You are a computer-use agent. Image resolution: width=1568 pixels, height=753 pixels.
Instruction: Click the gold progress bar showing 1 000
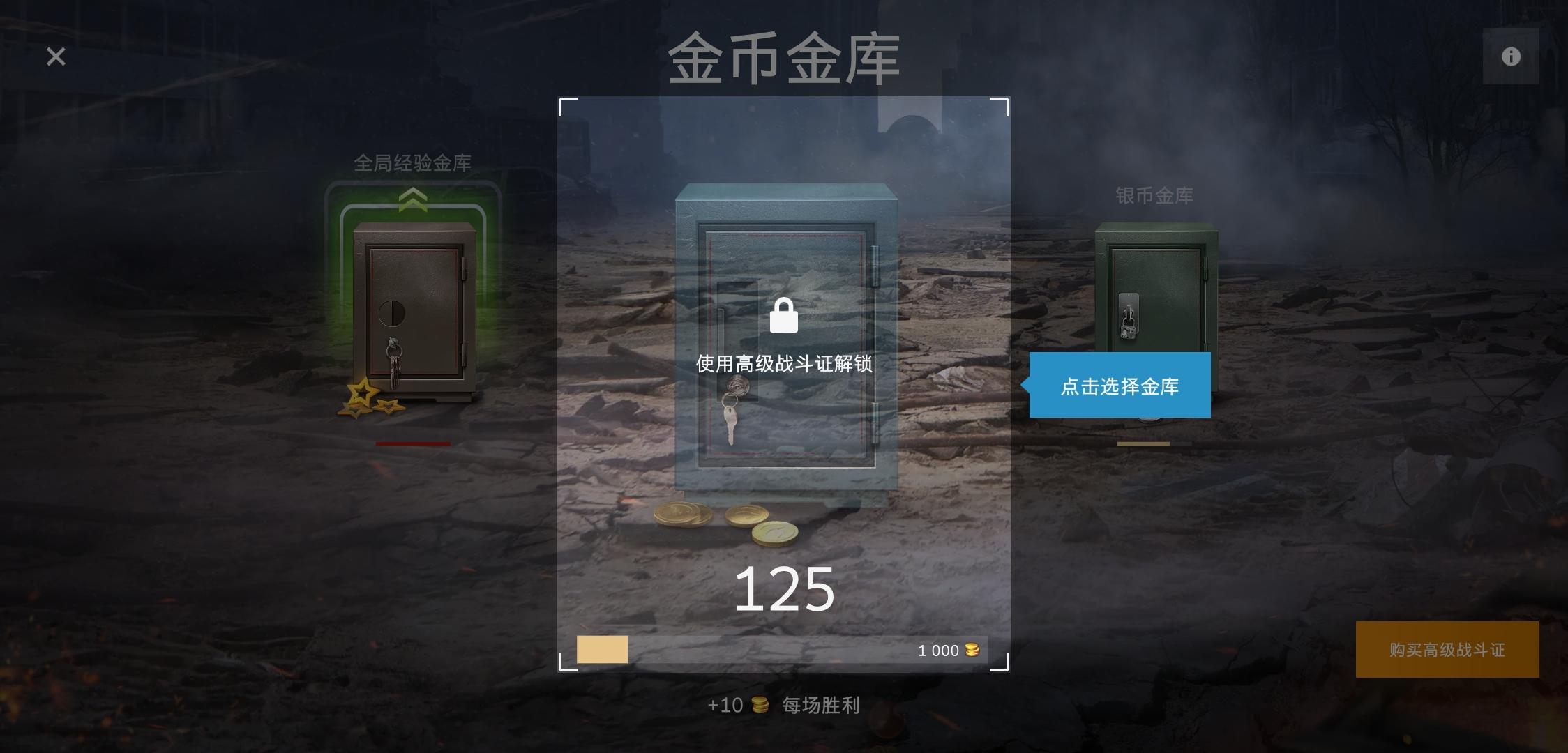pos(781,649)
